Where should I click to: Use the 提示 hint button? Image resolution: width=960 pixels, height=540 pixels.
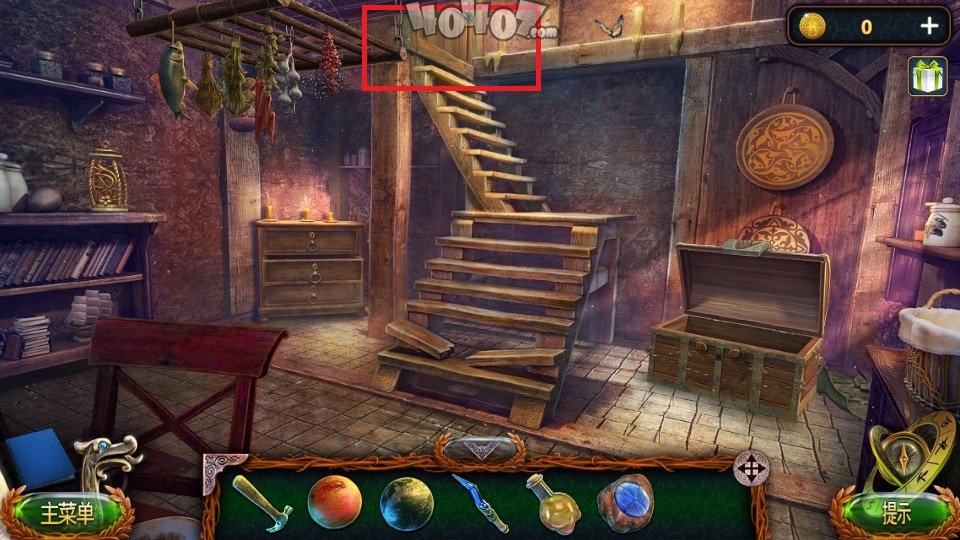pos(895,513)
